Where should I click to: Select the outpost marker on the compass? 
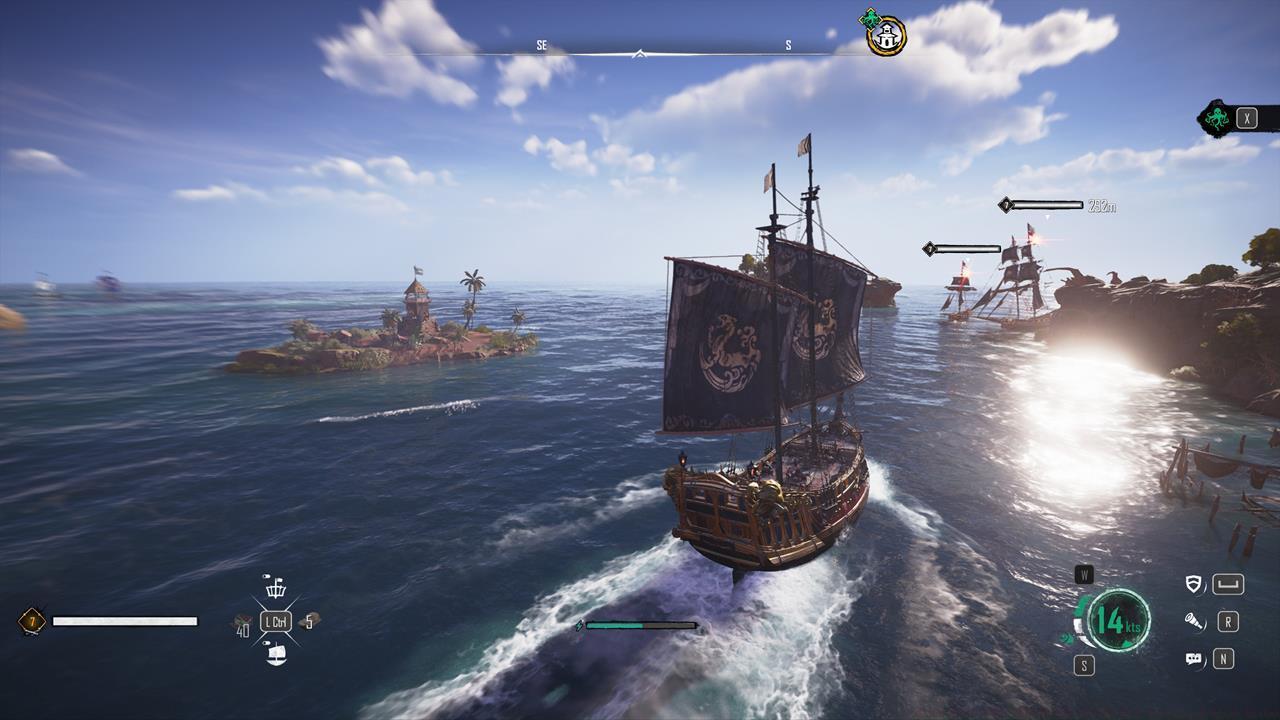pyautogui.click(x=886, y=36)
